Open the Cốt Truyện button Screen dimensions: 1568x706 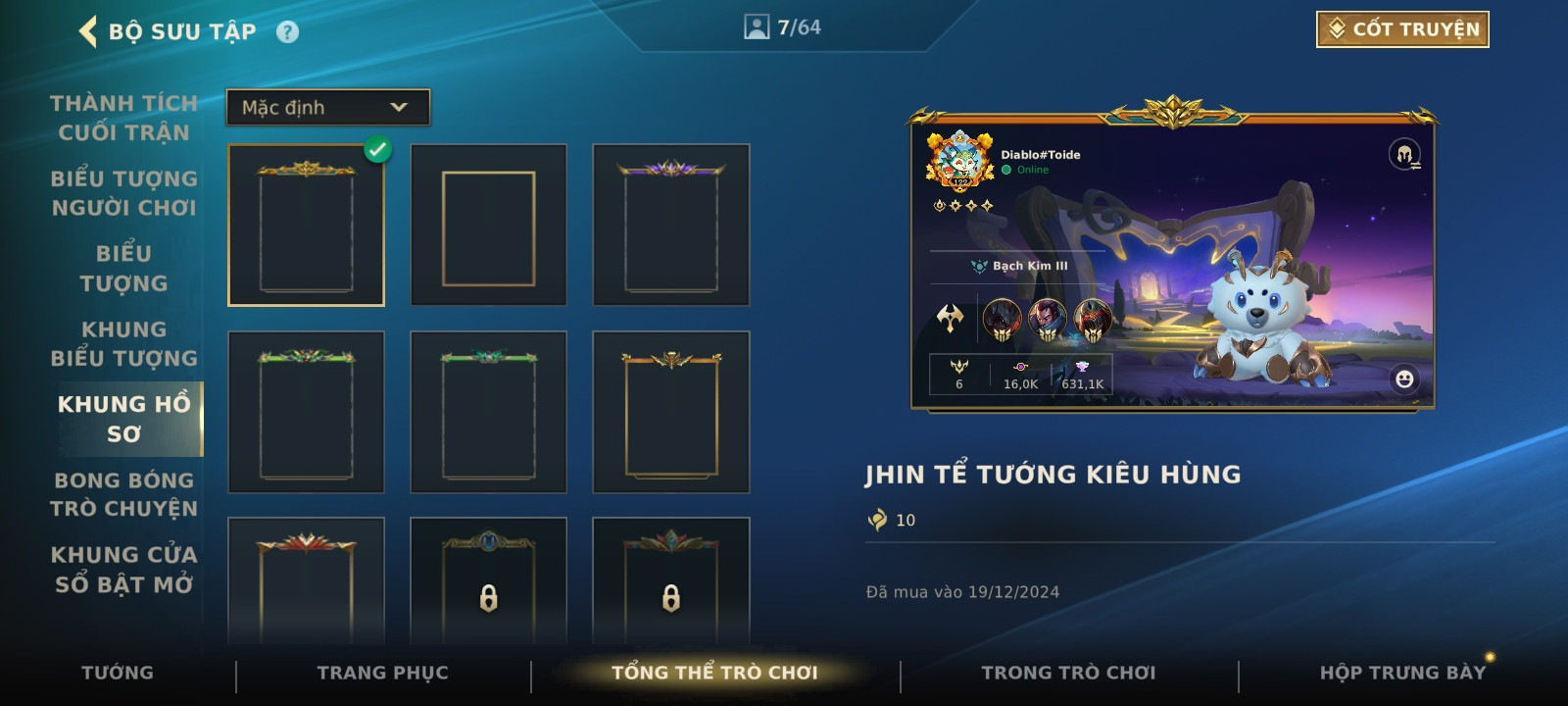click(1402, 29)
